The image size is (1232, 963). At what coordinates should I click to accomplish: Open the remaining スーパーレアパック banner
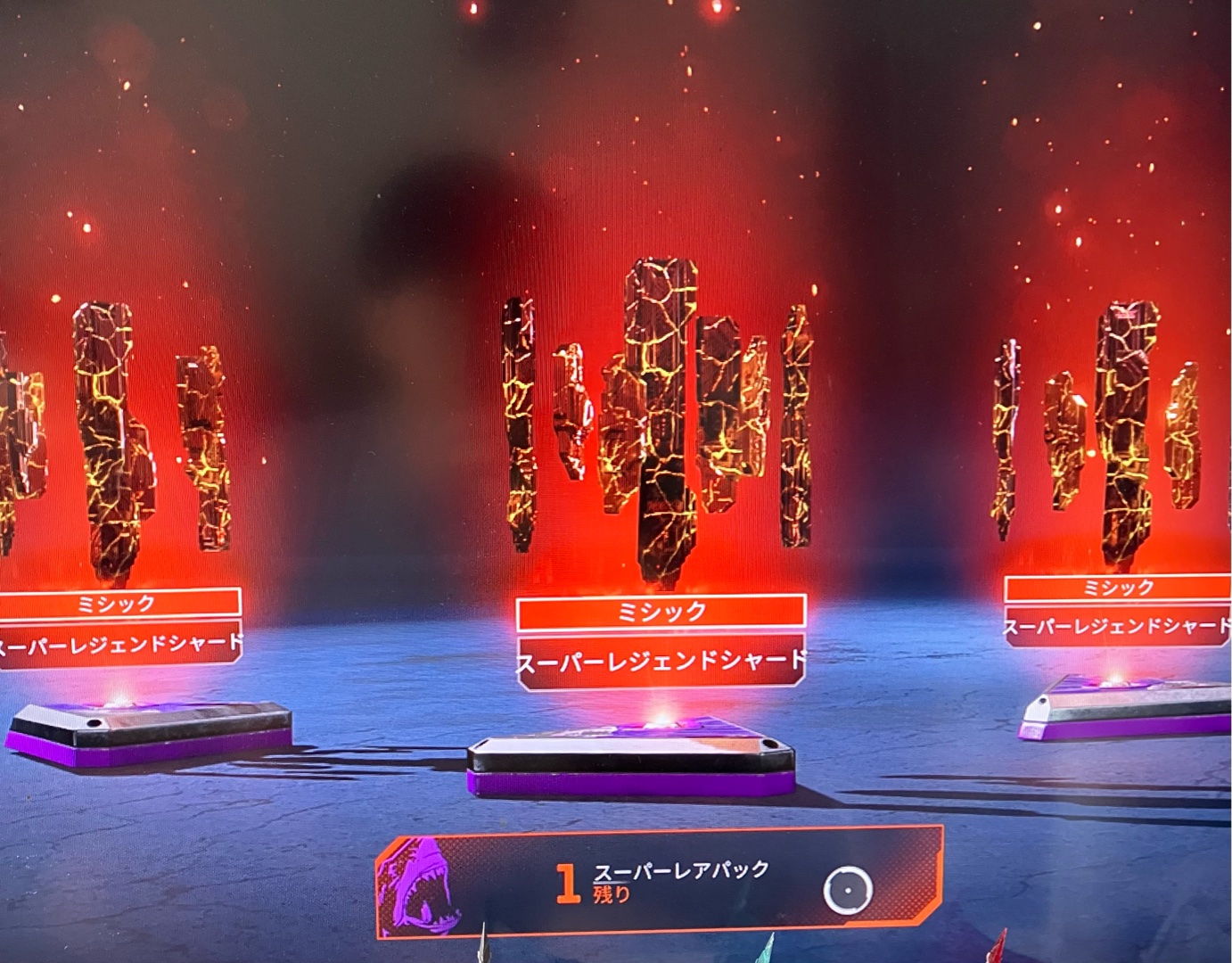(660, 883)
